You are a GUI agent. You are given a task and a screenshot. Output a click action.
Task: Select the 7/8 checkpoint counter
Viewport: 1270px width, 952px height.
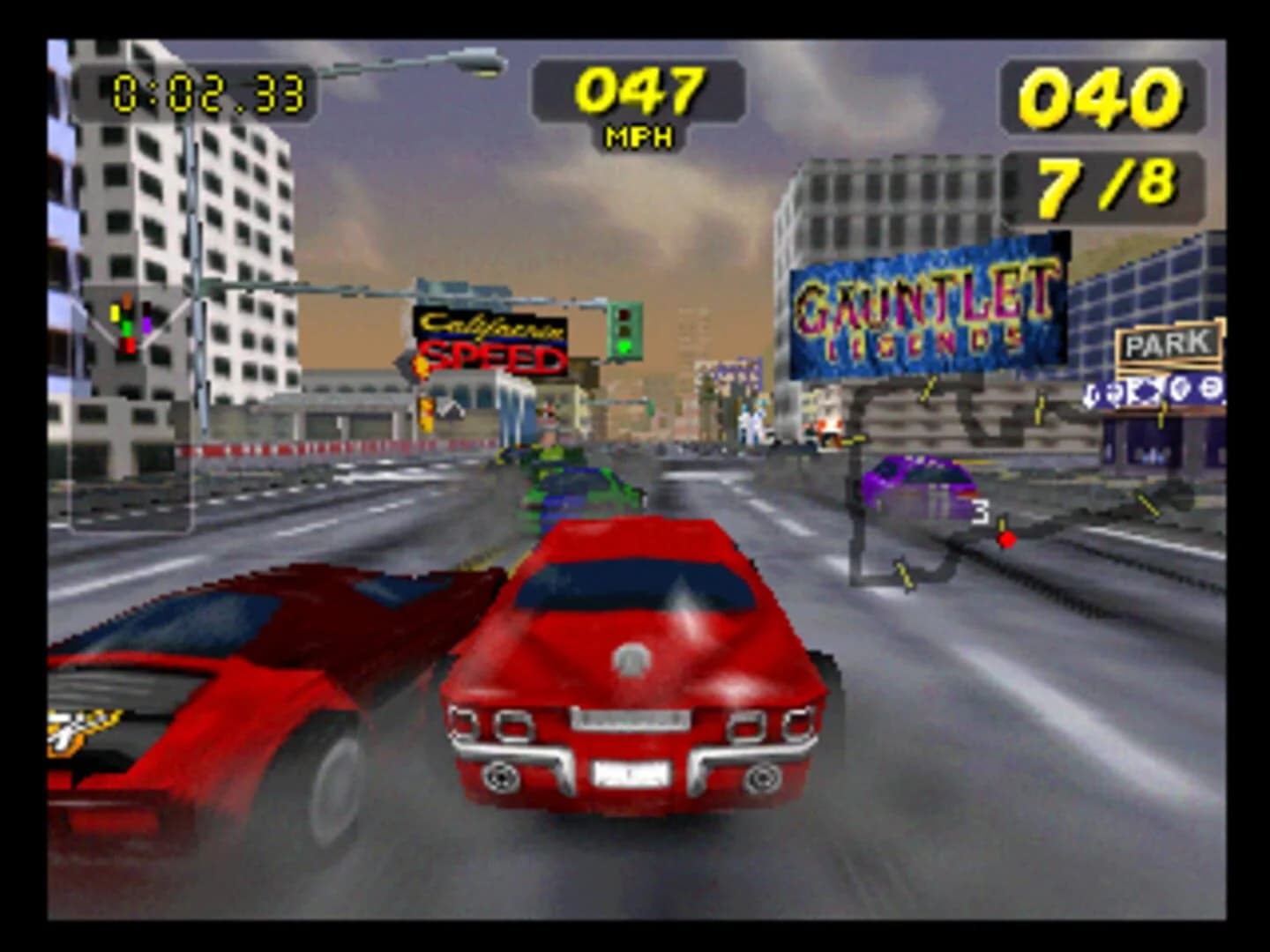tap(1104, 182)
